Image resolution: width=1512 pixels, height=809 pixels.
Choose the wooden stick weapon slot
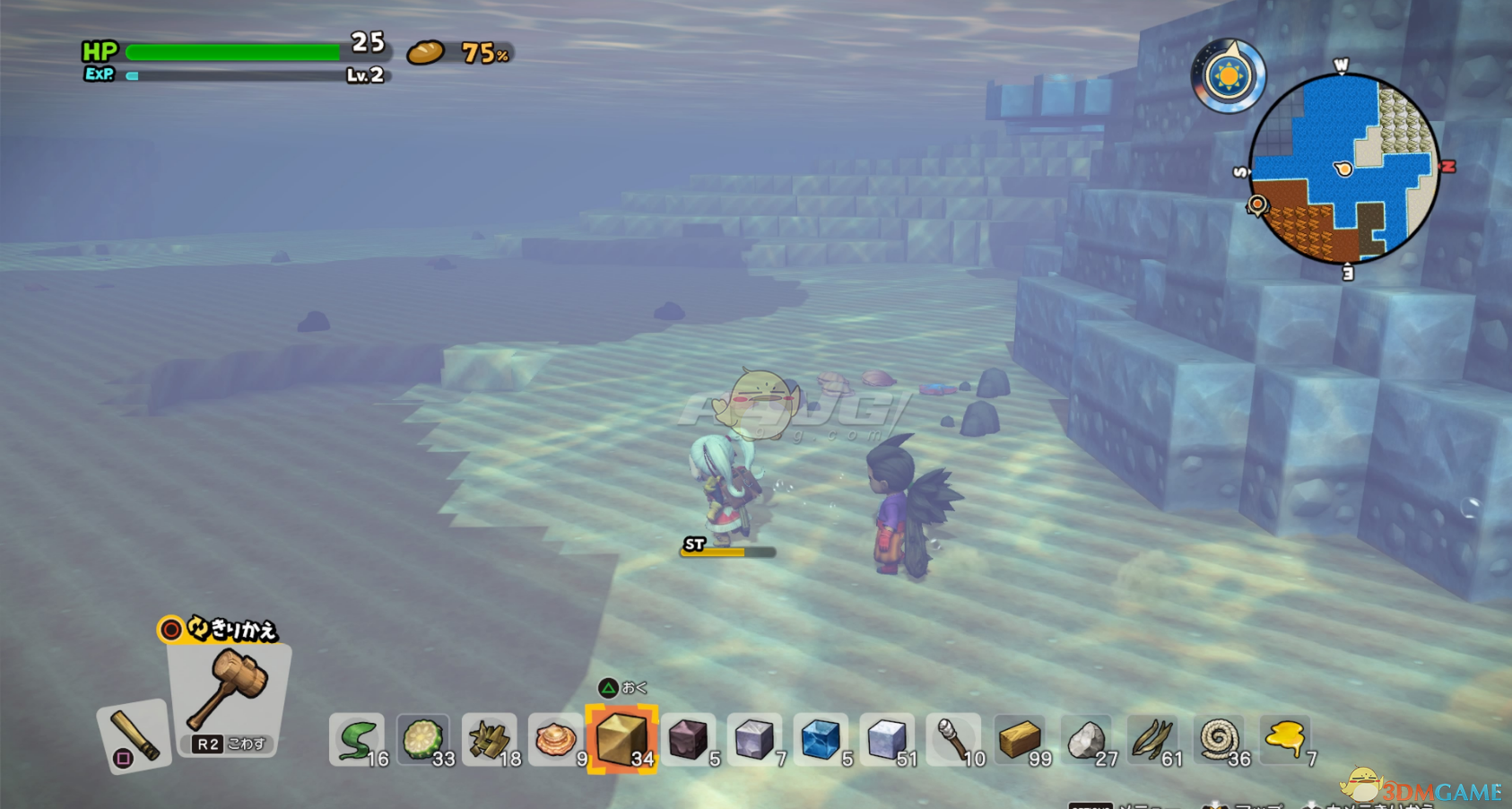click(x=135, y=737)
